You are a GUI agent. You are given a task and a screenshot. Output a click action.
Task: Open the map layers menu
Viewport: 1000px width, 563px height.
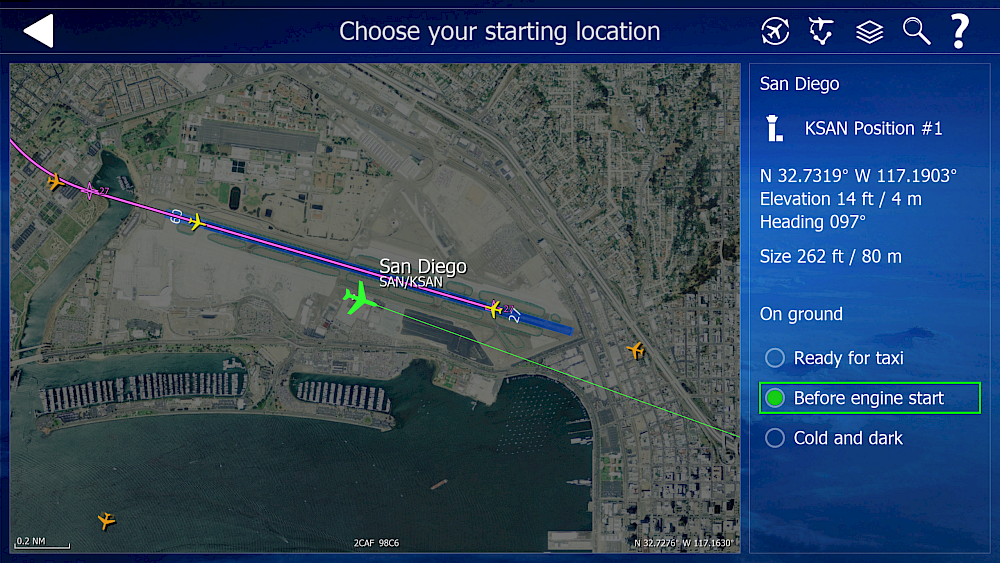coord(869,31)
